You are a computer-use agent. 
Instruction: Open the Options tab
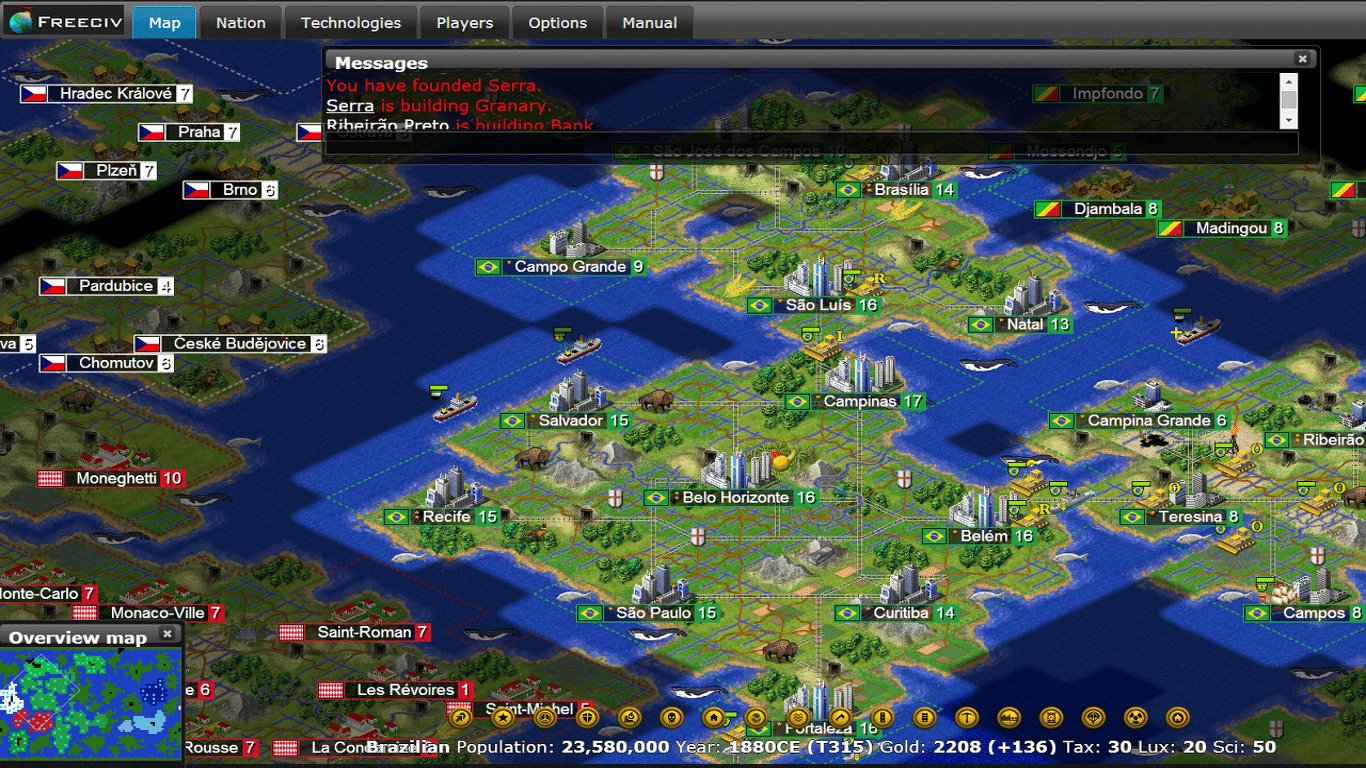(x=557, y=22)
